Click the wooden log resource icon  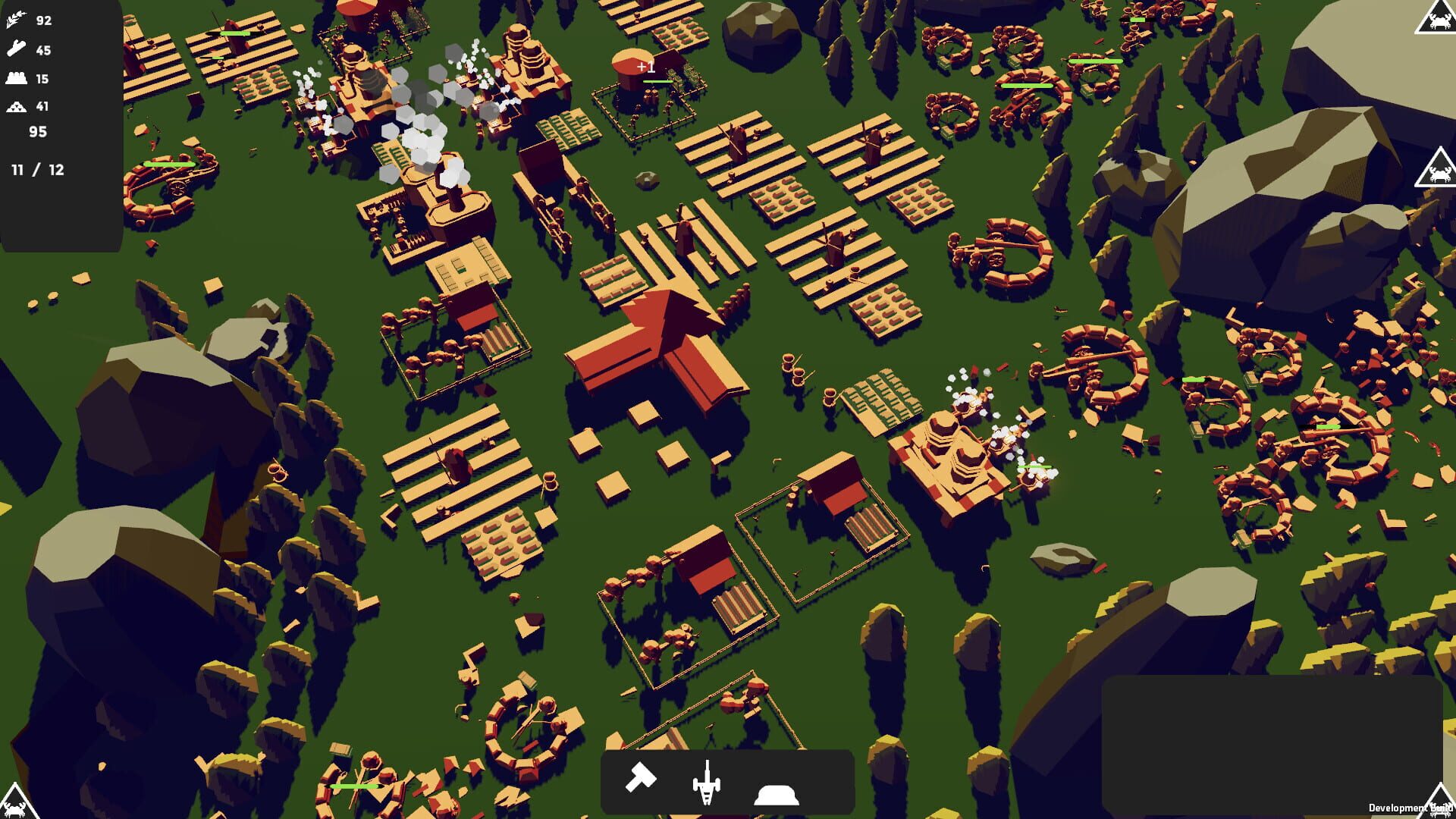17,50
